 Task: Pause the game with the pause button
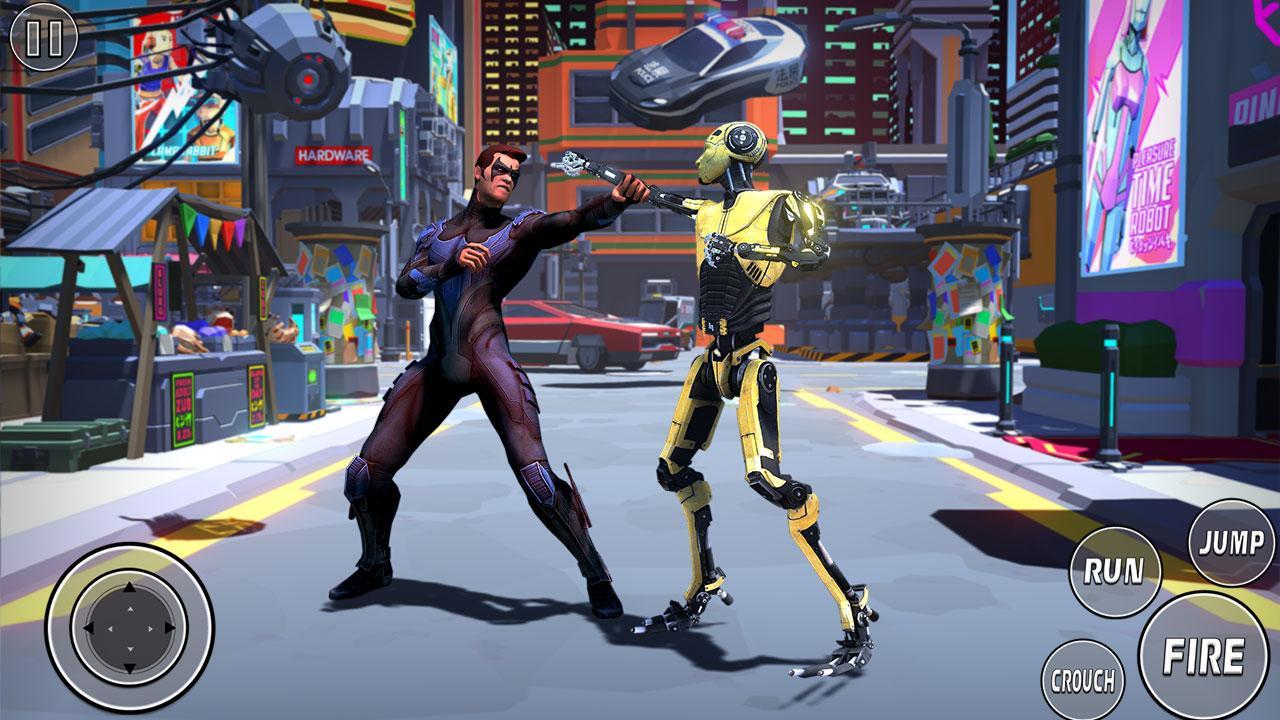tap(43, 38)
